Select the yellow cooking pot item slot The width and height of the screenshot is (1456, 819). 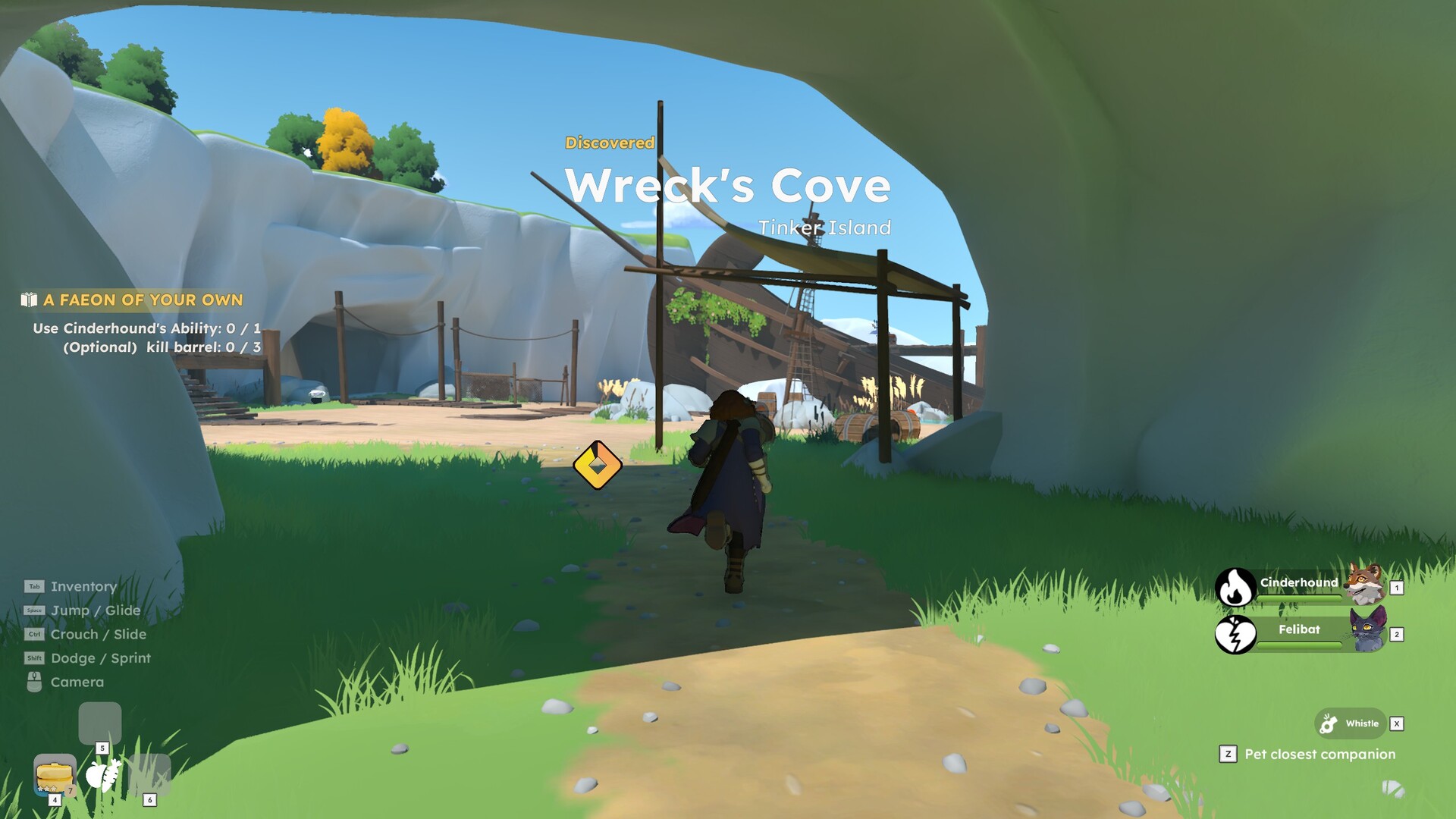[x=55, y=774]
